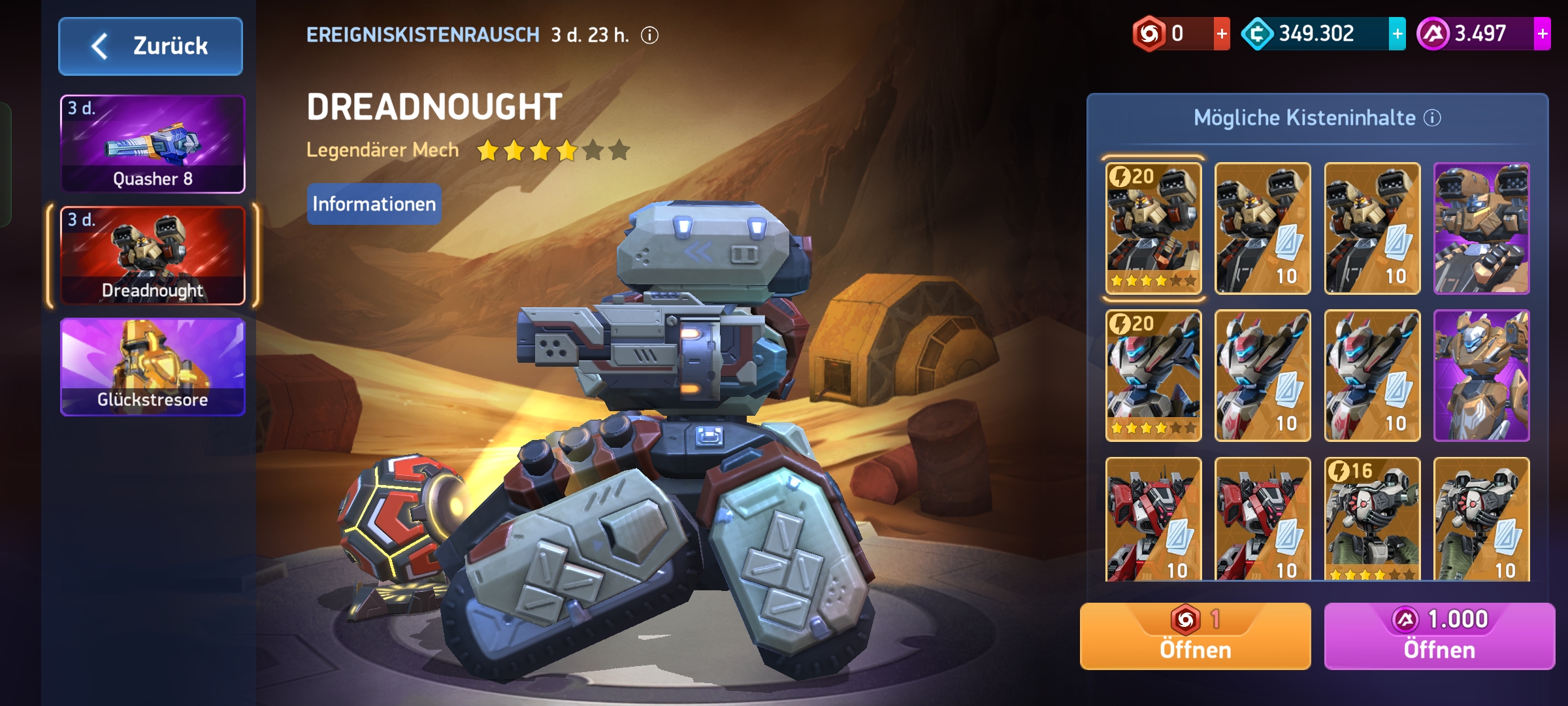Select the Quasher 8 event crate
This screenshot has height=706, width=1568.
pos(153,144)
